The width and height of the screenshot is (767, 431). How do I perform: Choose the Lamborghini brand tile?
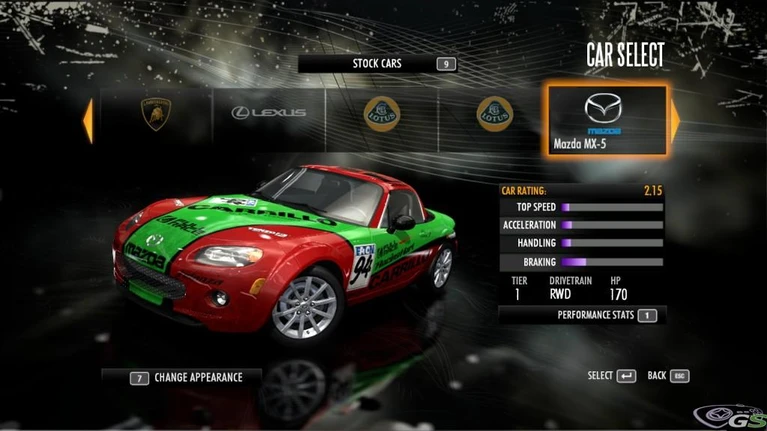(154, 113)
